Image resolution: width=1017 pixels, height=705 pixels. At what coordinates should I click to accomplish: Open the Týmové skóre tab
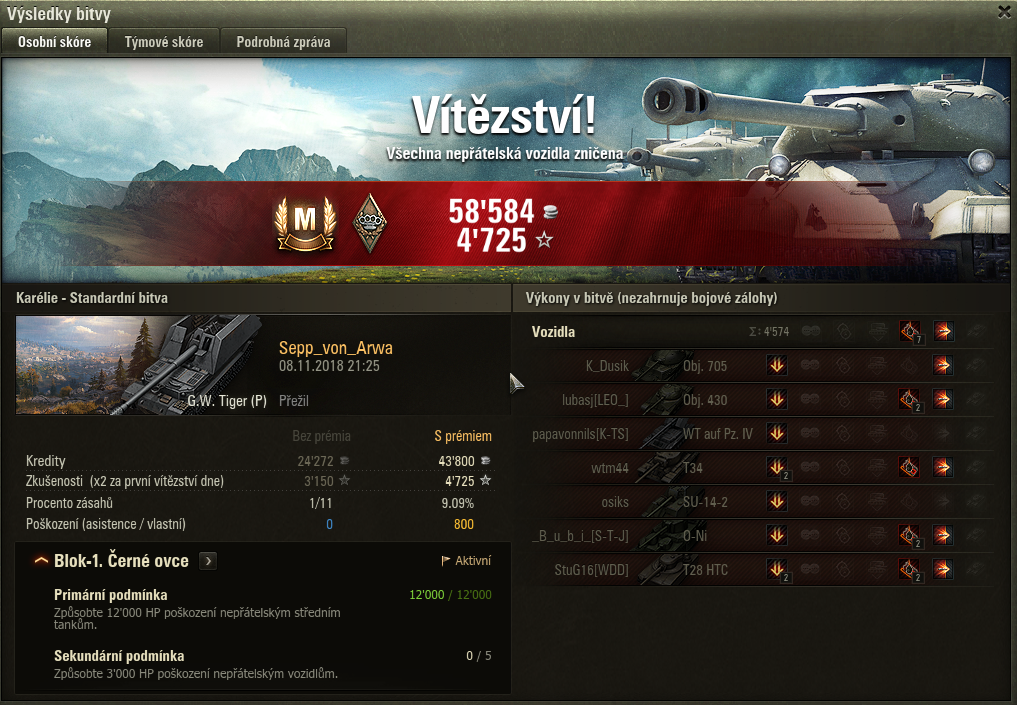pyautogui.click(x=164, y=42)
